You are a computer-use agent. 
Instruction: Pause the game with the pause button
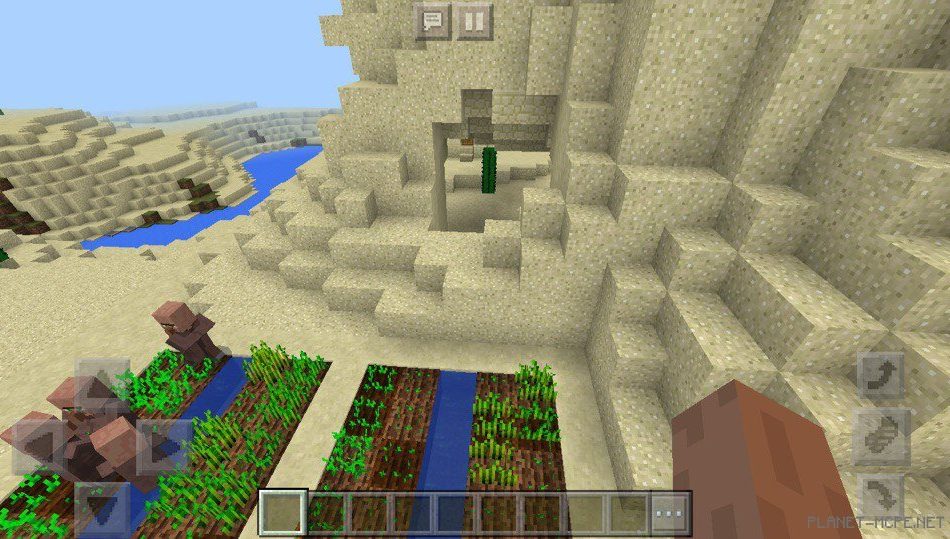tap(473, 21)
